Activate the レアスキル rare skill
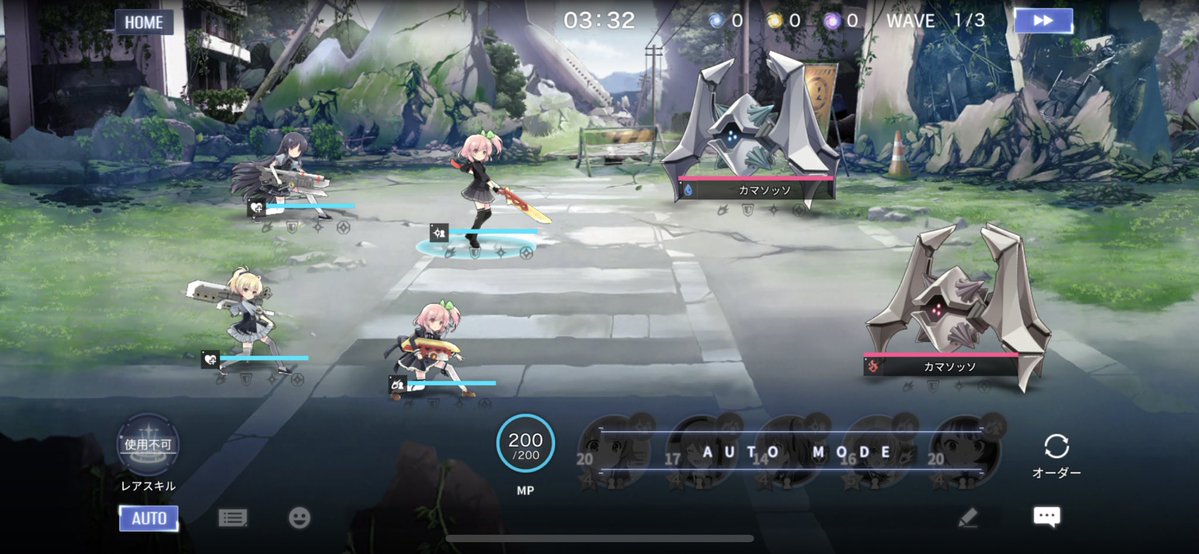Screen dimensions: 1199x554 click(148, 445)
